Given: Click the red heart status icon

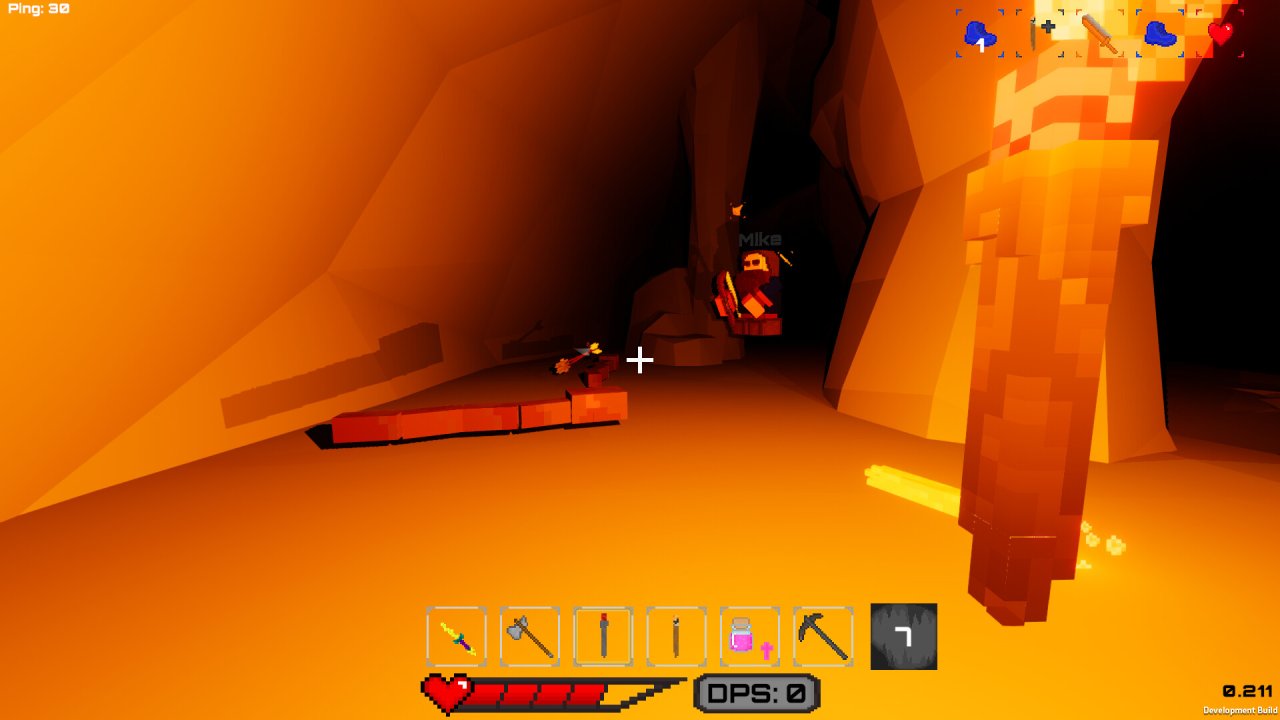Looking at the screenshot, I should (x=1221, y=34).
